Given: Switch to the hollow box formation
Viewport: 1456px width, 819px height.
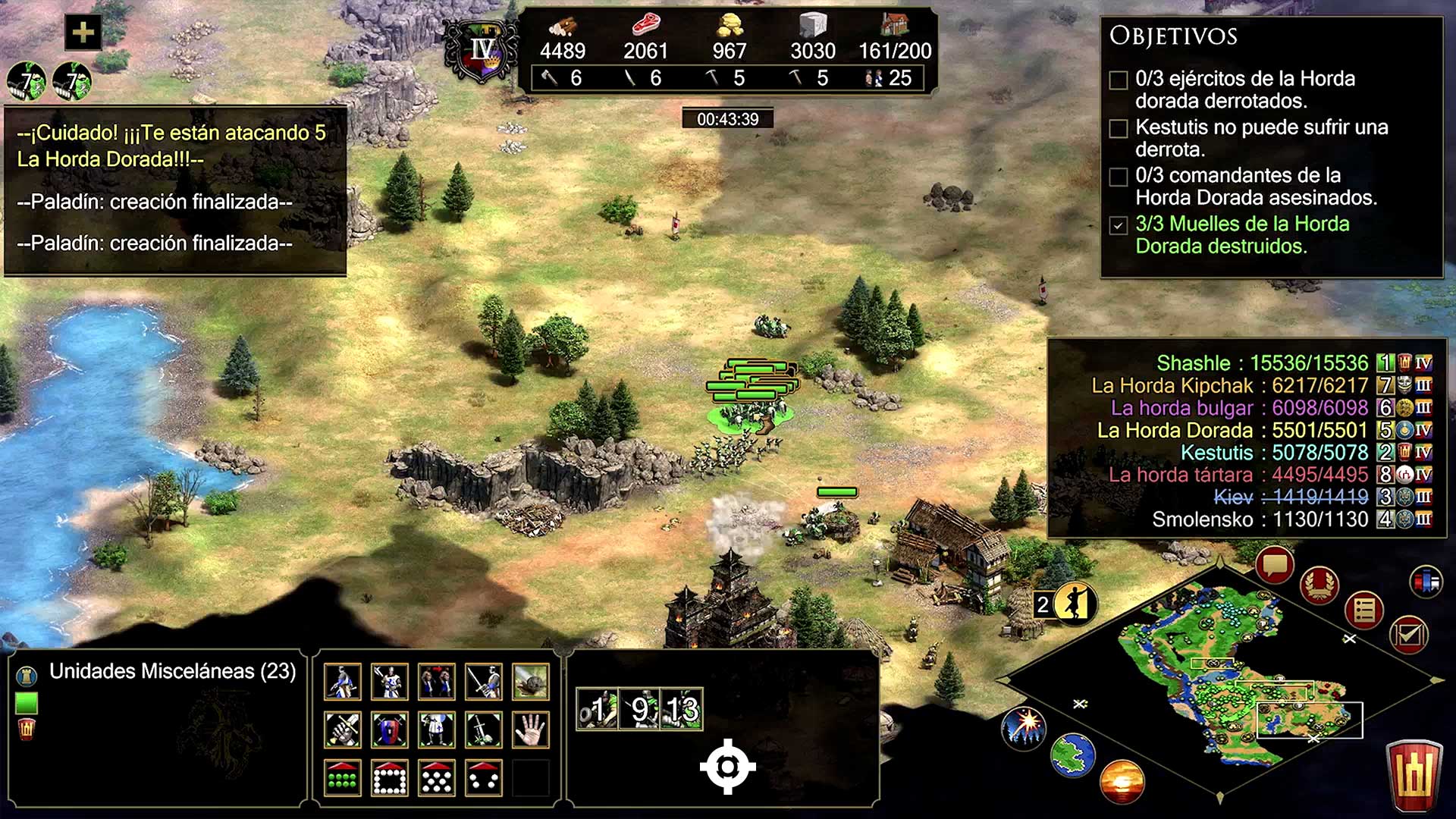Looking at the screenshot, I should pos(389,777).
